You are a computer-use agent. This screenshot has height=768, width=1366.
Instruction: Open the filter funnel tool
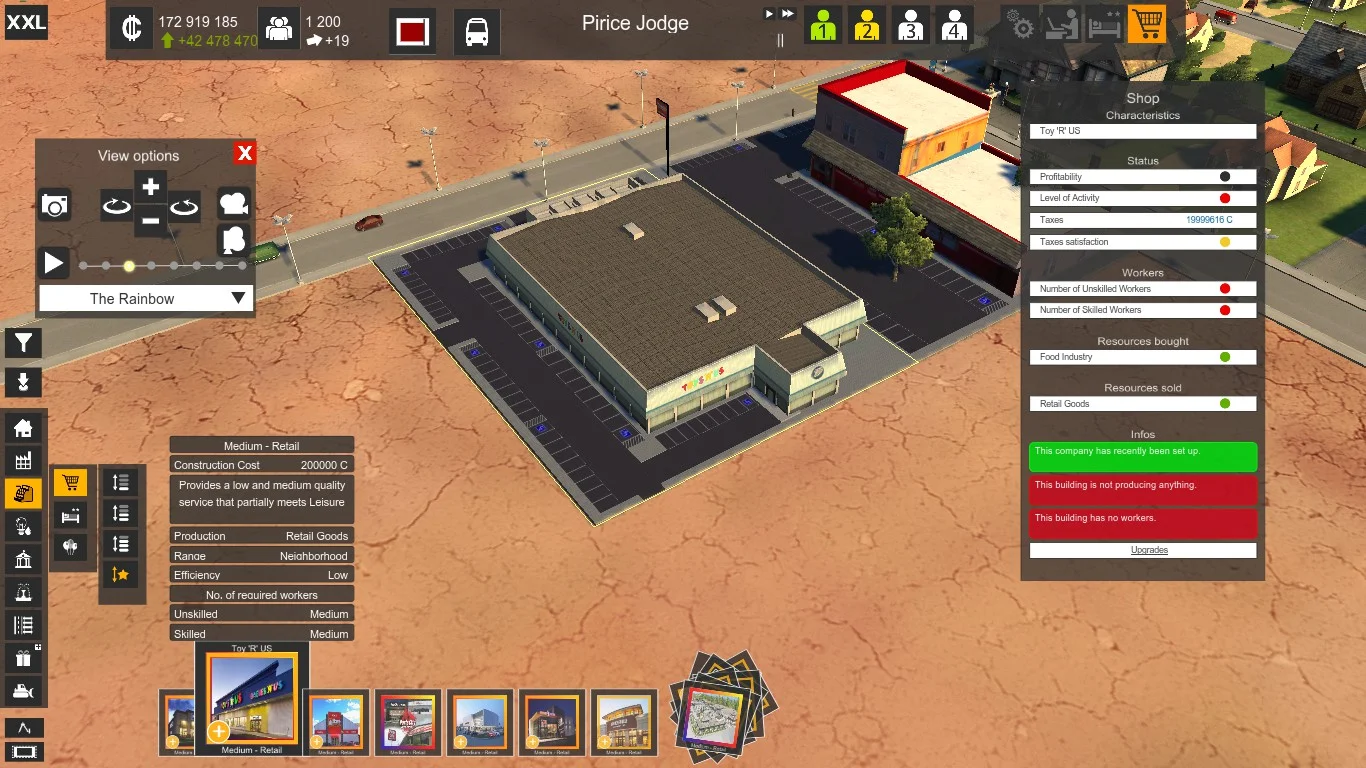pyautogui.click(x=23, y=343)
